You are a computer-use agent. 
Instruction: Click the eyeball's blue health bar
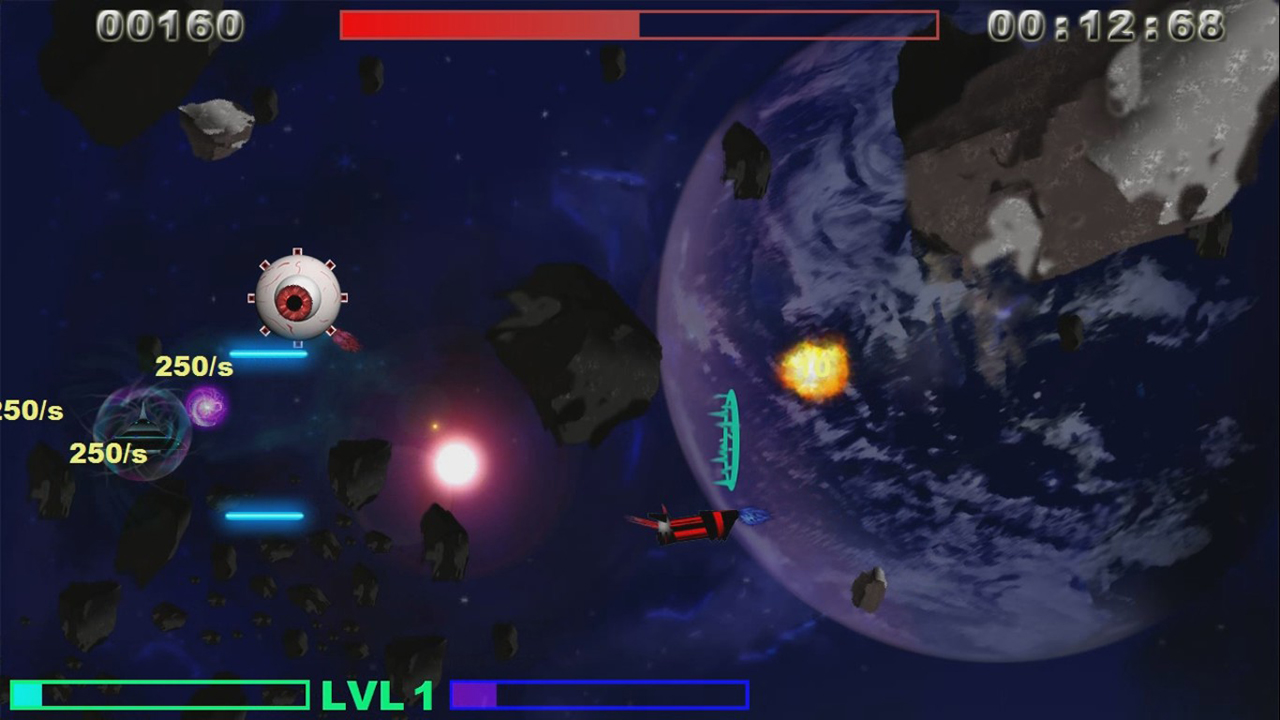click(268, 353)
